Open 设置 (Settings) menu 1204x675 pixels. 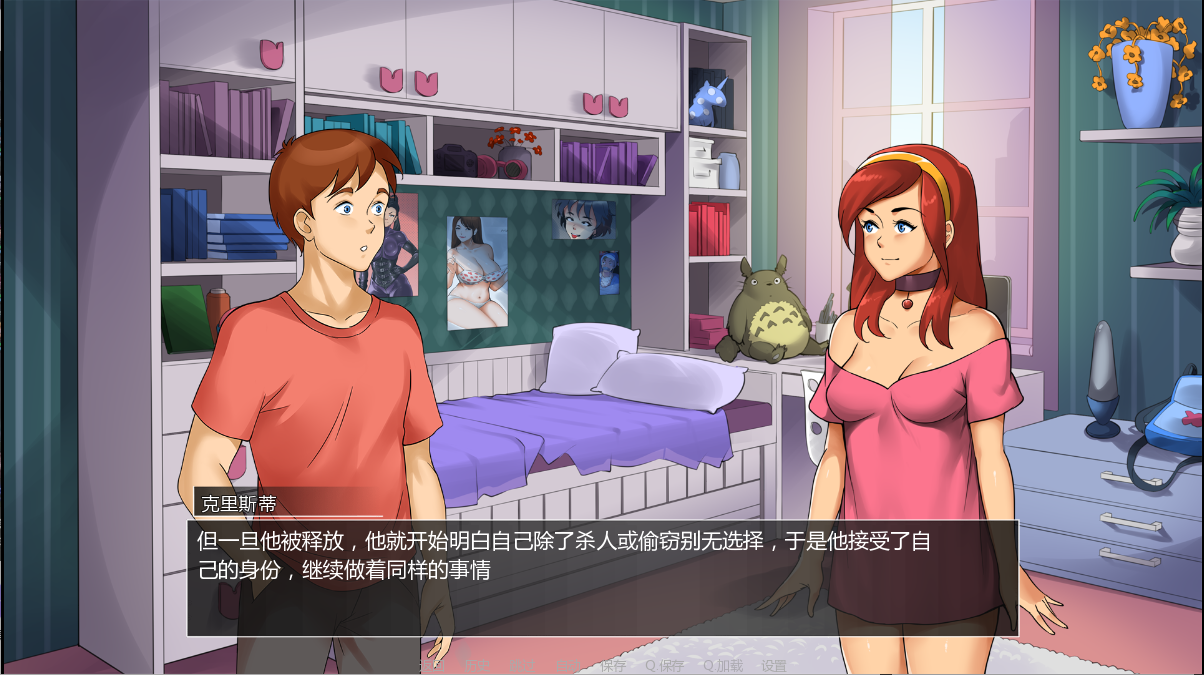(x=774, y=665)
